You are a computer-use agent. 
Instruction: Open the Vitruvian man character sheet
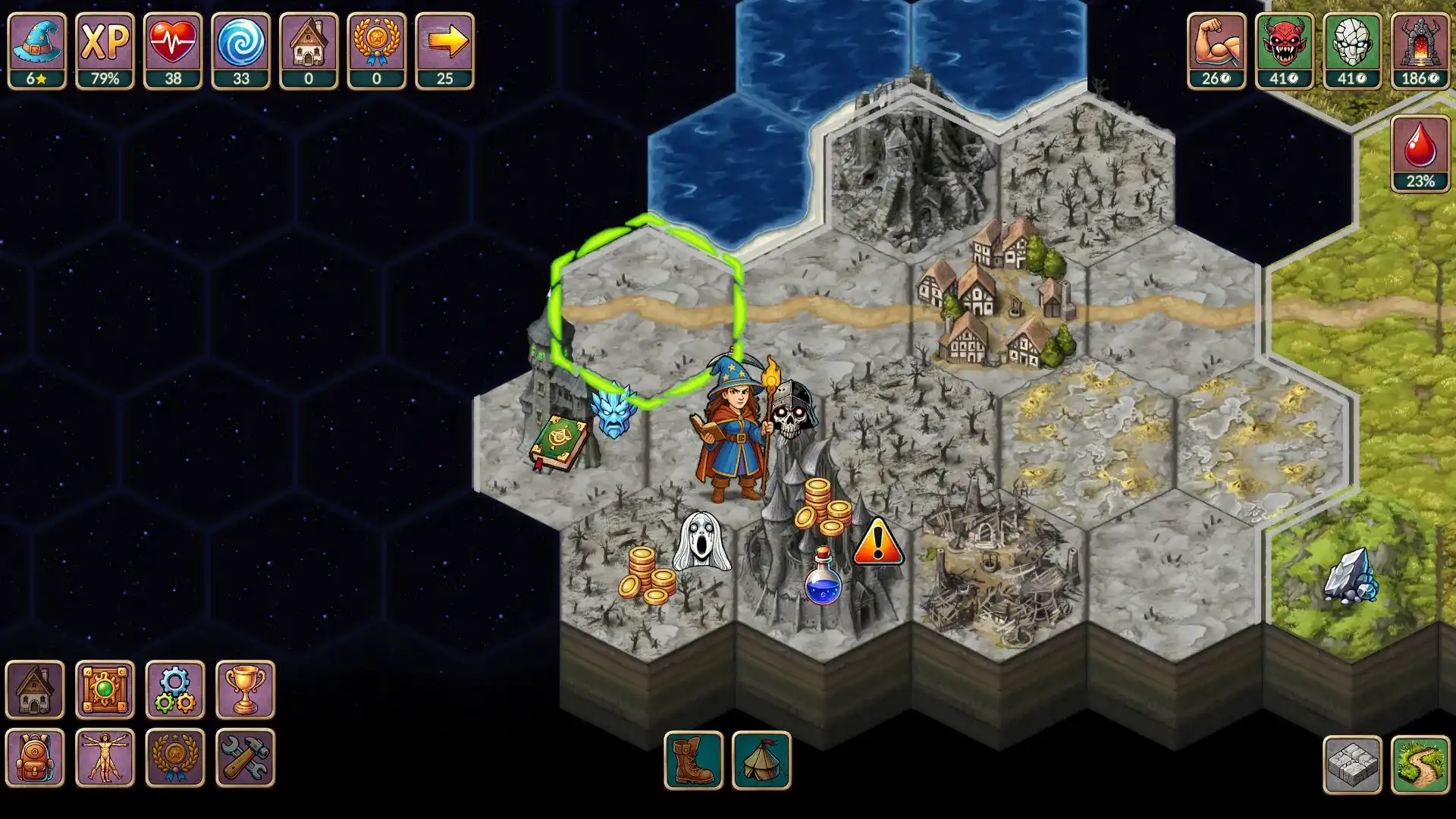pos(105,757)
